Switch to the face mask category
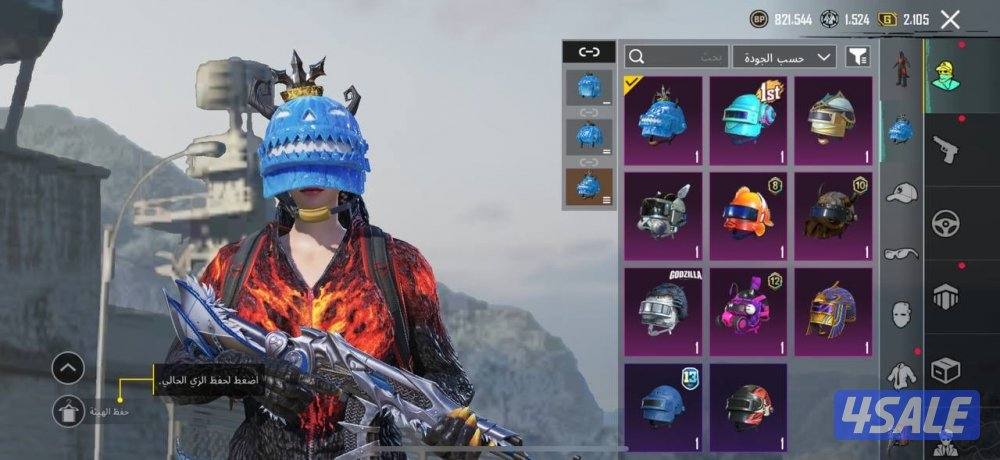The height and width of the screenshot is (460, 1000). point(902,313)
